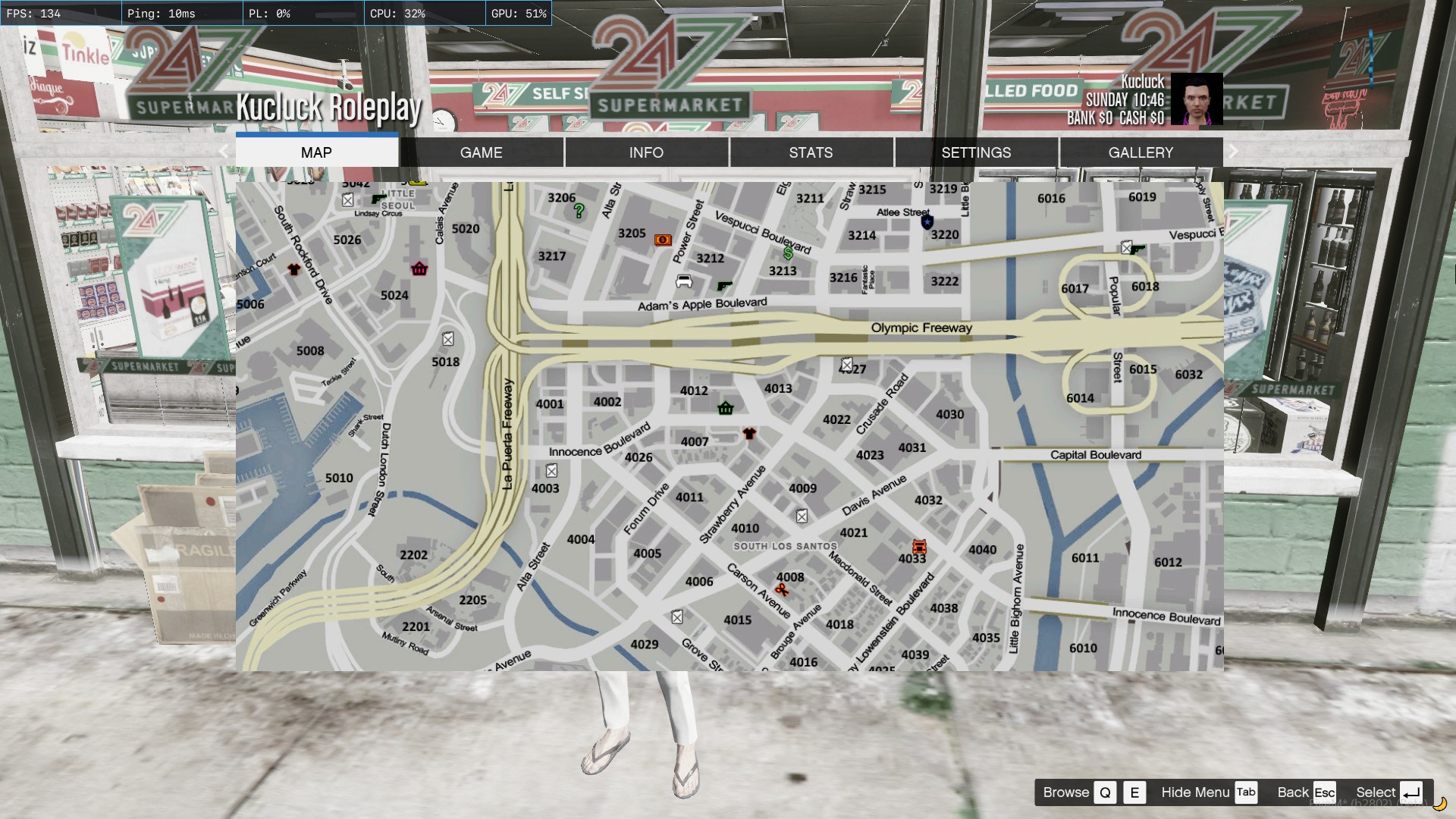Click the orange truck blip at lot 4033
The image size is (1456, 819).
[919, 546]
